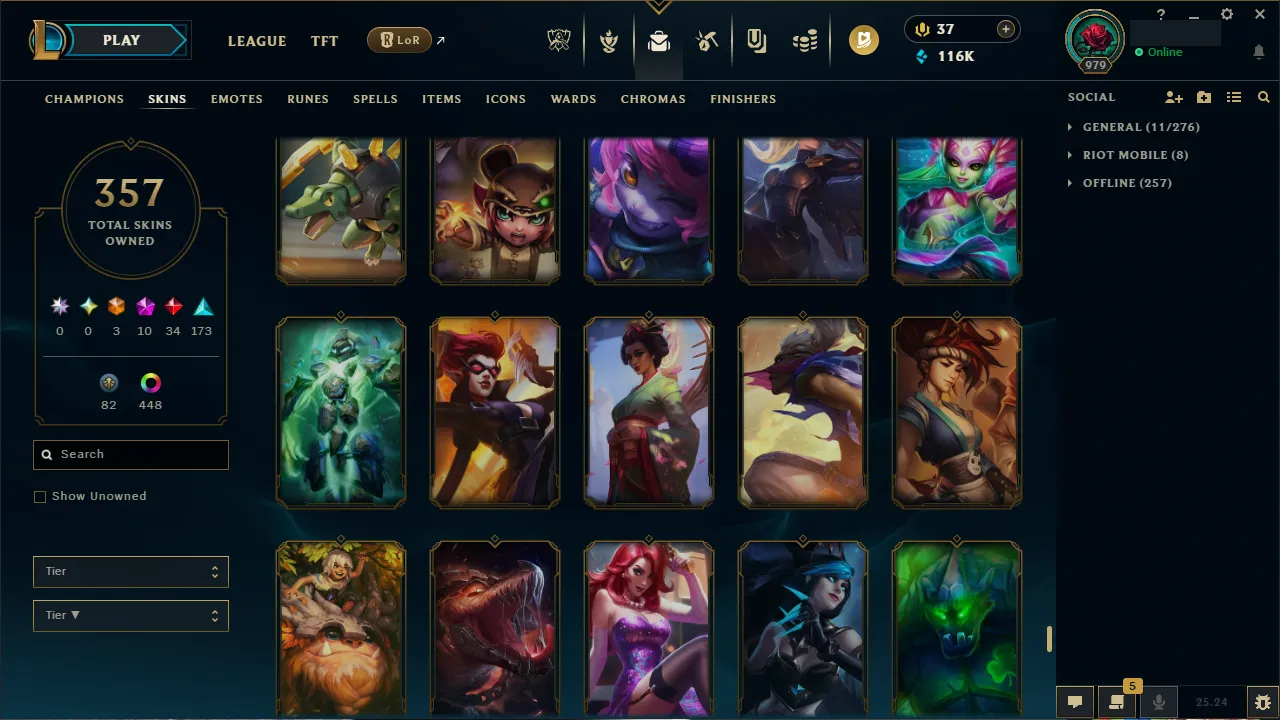Open Hextech Crafting pickaxe icon
The image size is (1280, 720).
coord(707,40)
